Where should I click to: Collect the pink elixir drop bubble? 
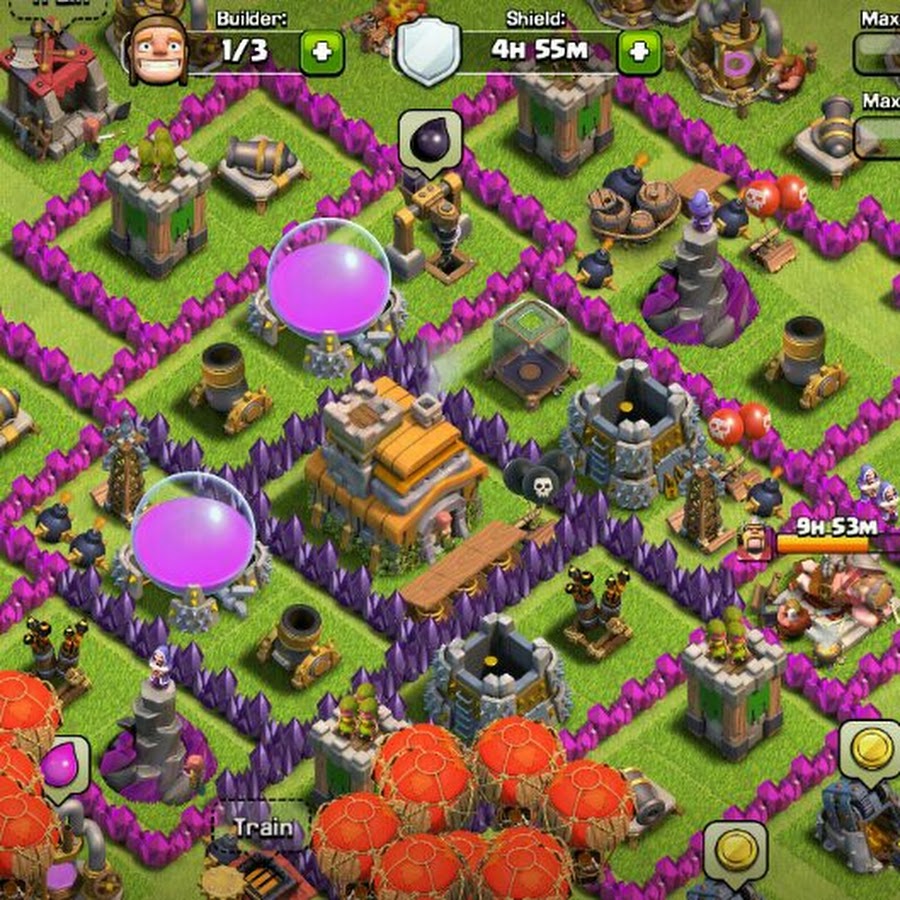(x=64, y=765)
